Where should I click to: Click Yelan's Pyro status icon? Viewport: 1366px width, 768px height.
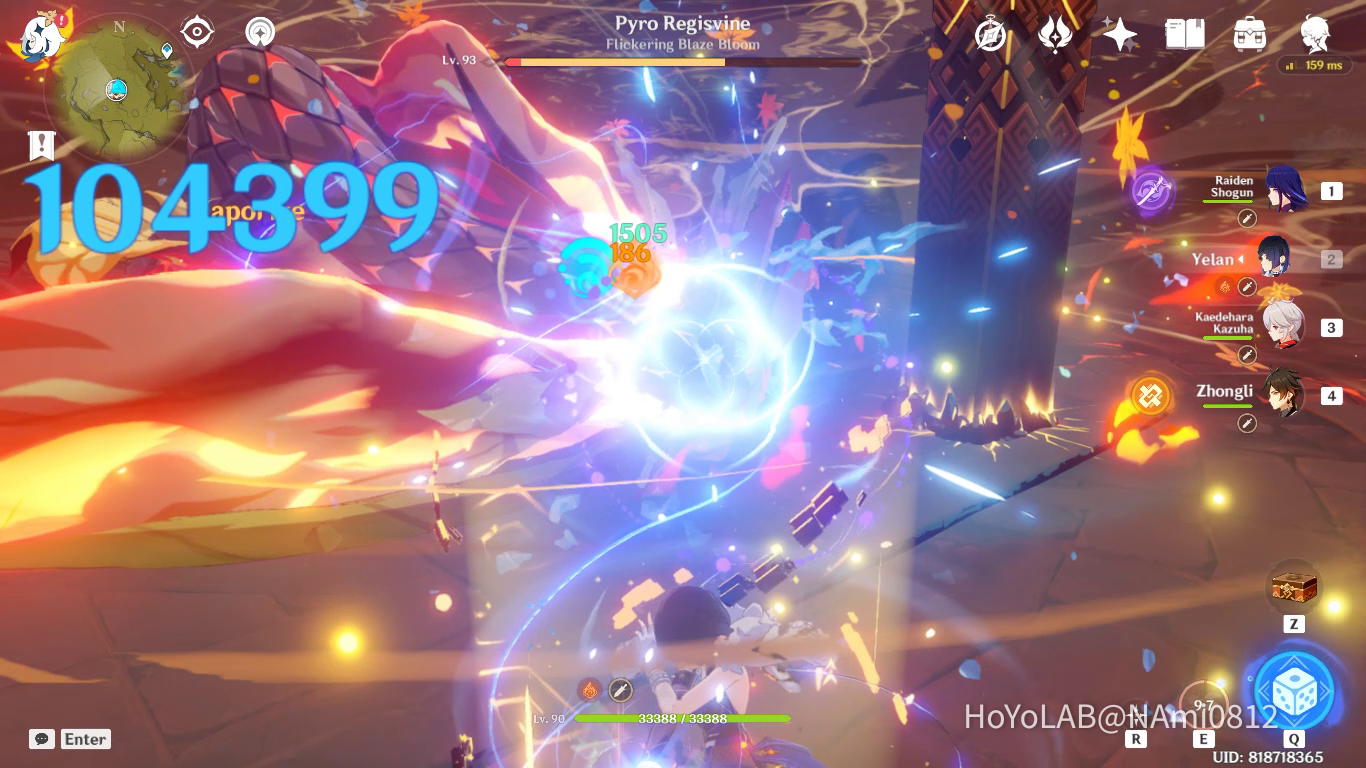pyautogui.click(x=1227, y=285)
